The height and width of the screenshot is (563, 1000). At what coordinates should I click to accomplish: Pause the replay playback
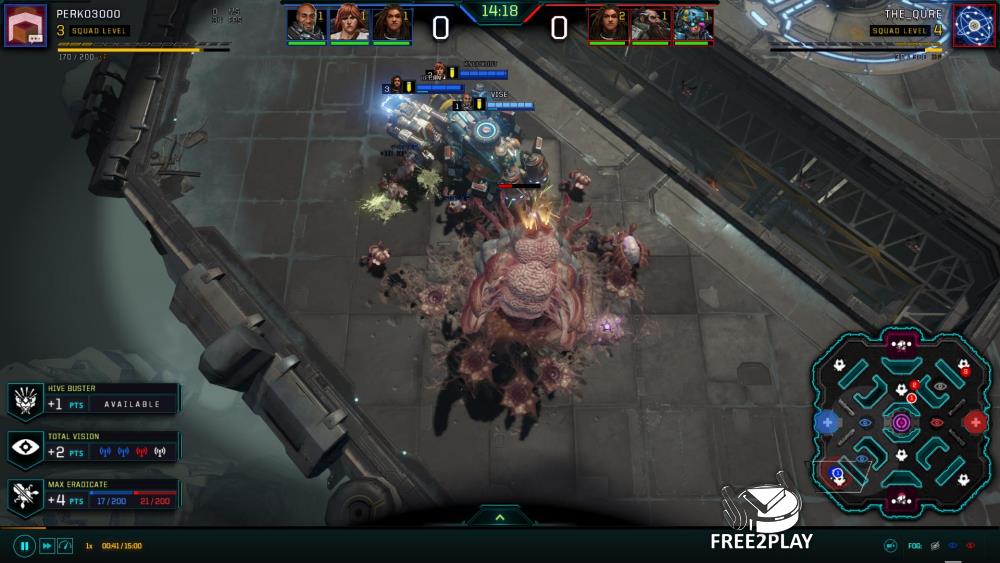[24, 546]
